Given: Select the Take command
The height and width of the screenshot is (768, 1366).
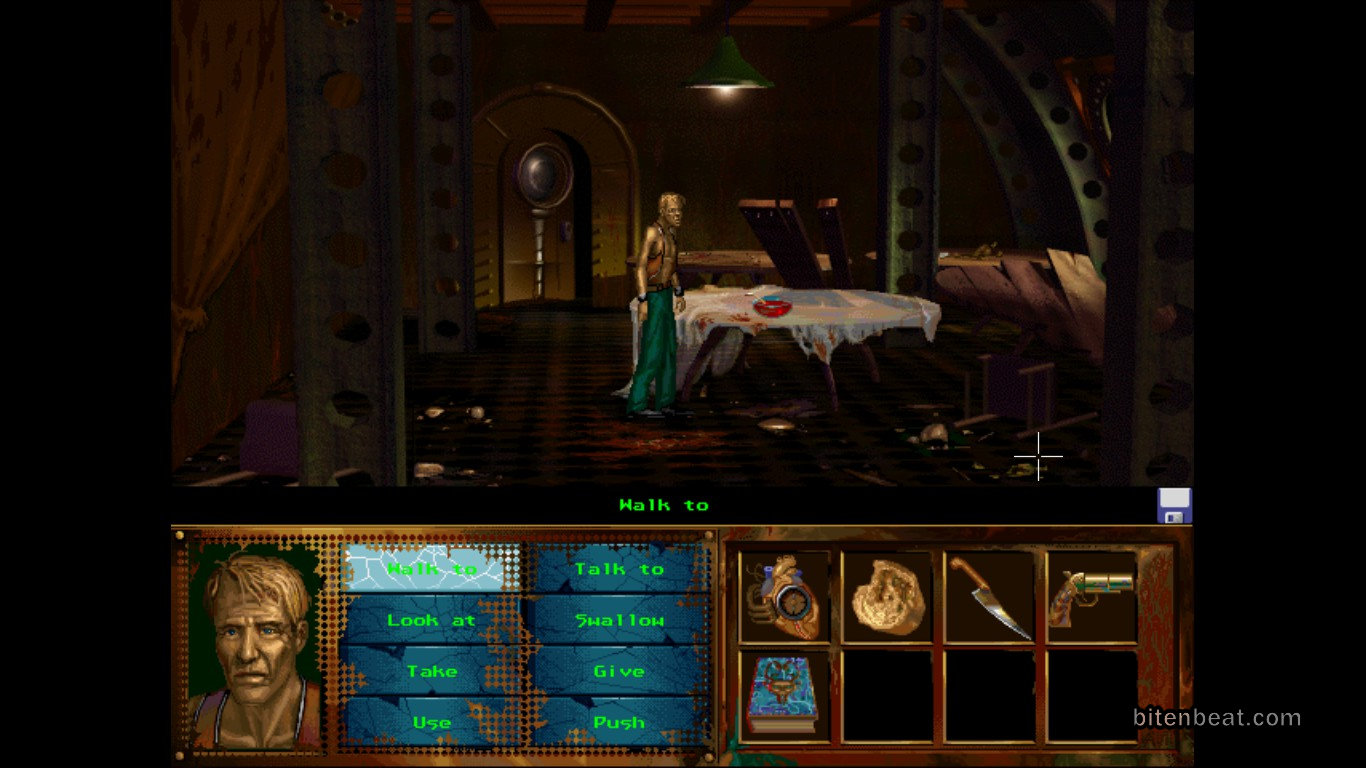Looking at the screenshot, I should pos(432,671).
